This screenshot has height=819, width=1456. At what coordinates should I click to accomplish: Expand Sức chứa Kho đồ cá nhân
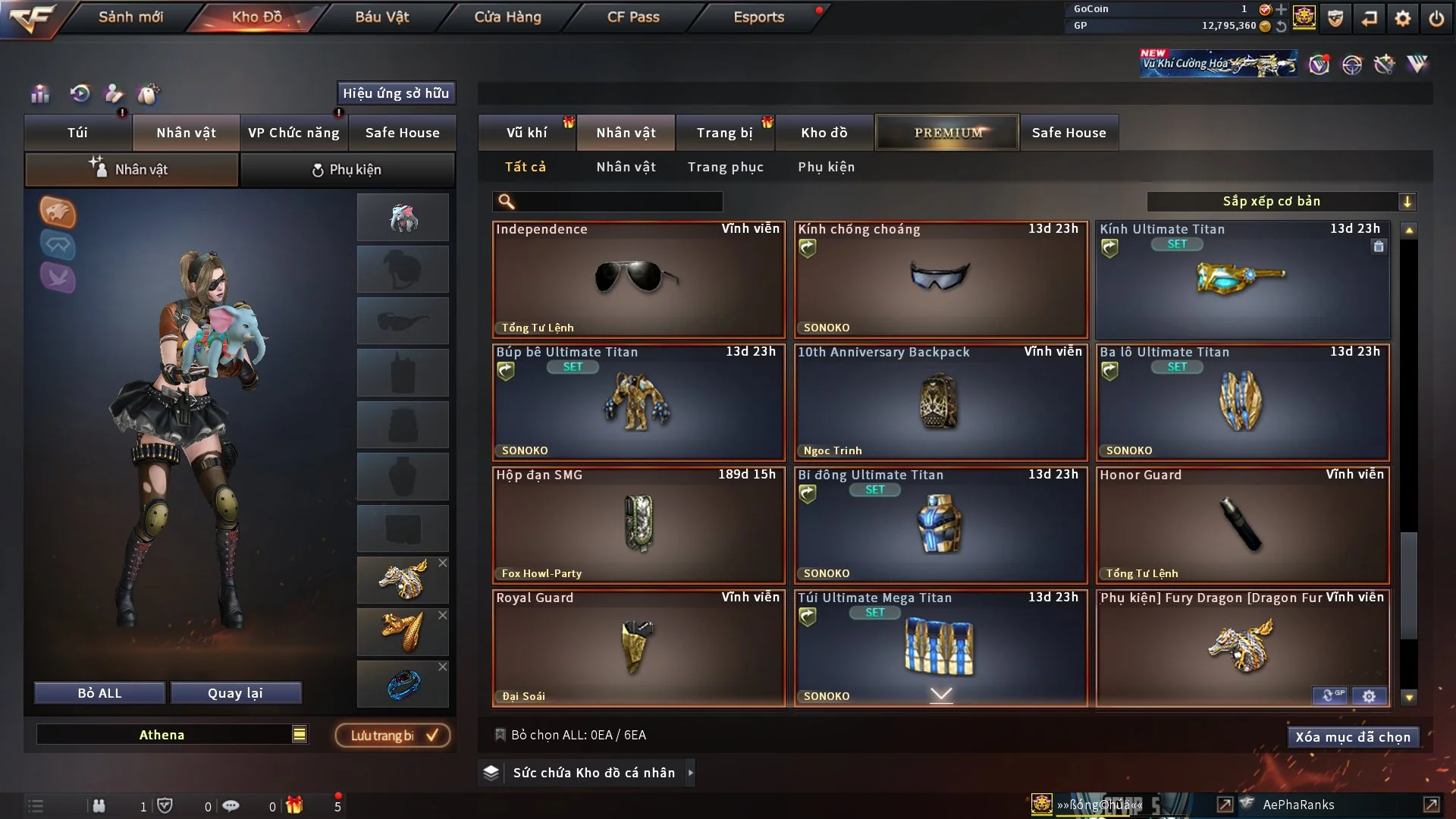(593, 773)
